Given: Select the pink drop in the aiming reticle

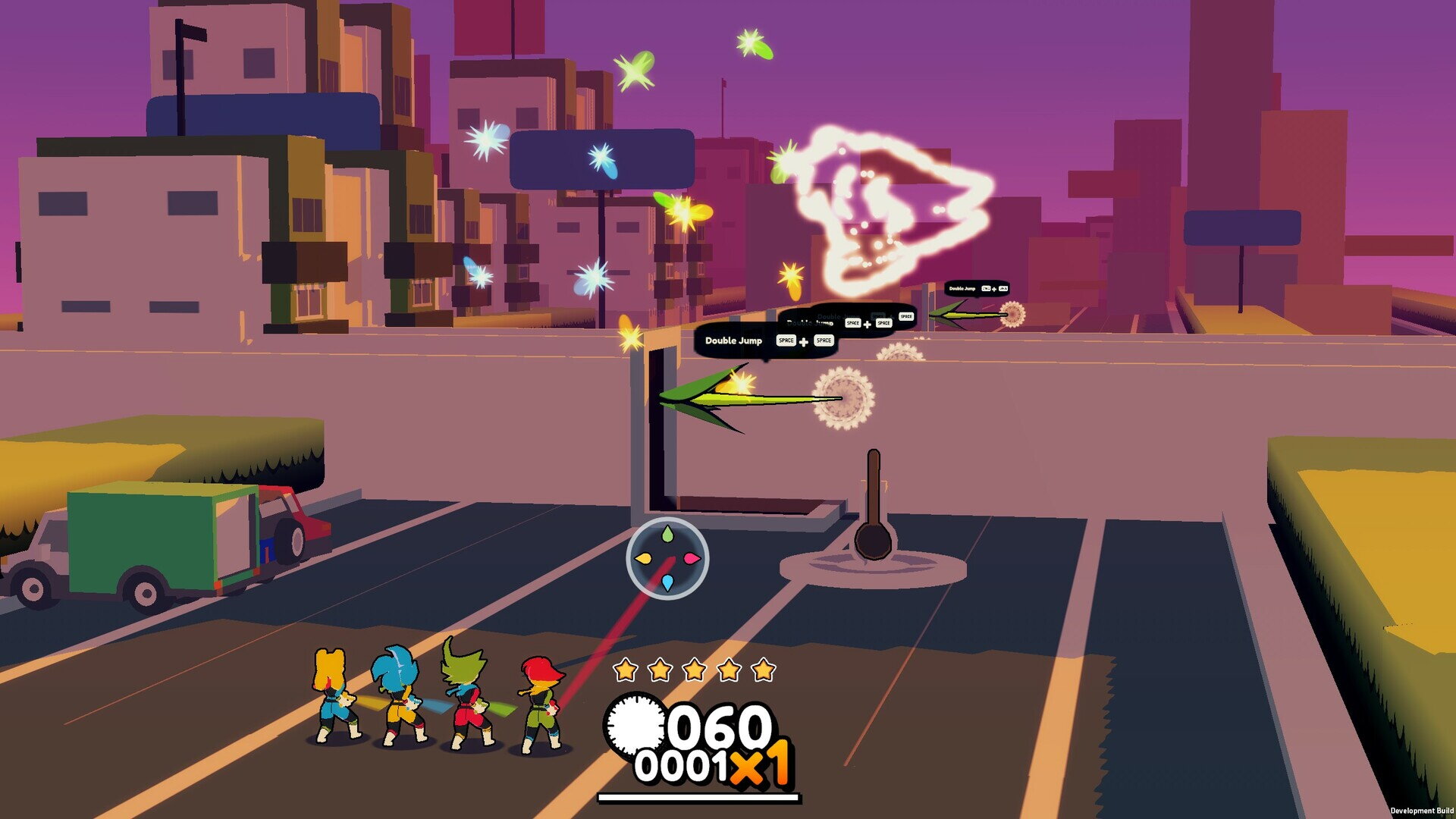Looking at the screenshot, I should coord(692,559).
